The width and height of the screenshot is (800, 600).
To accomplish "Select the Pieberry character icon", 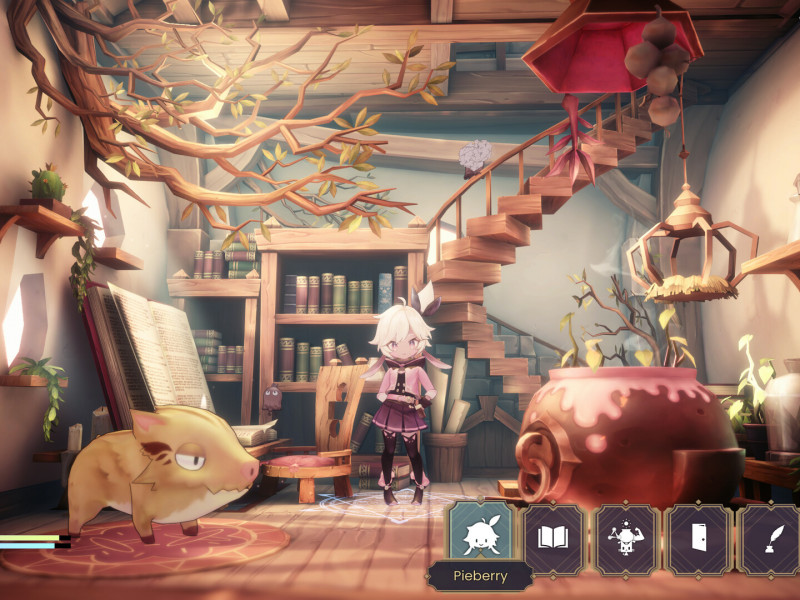I will click(481, 539).
